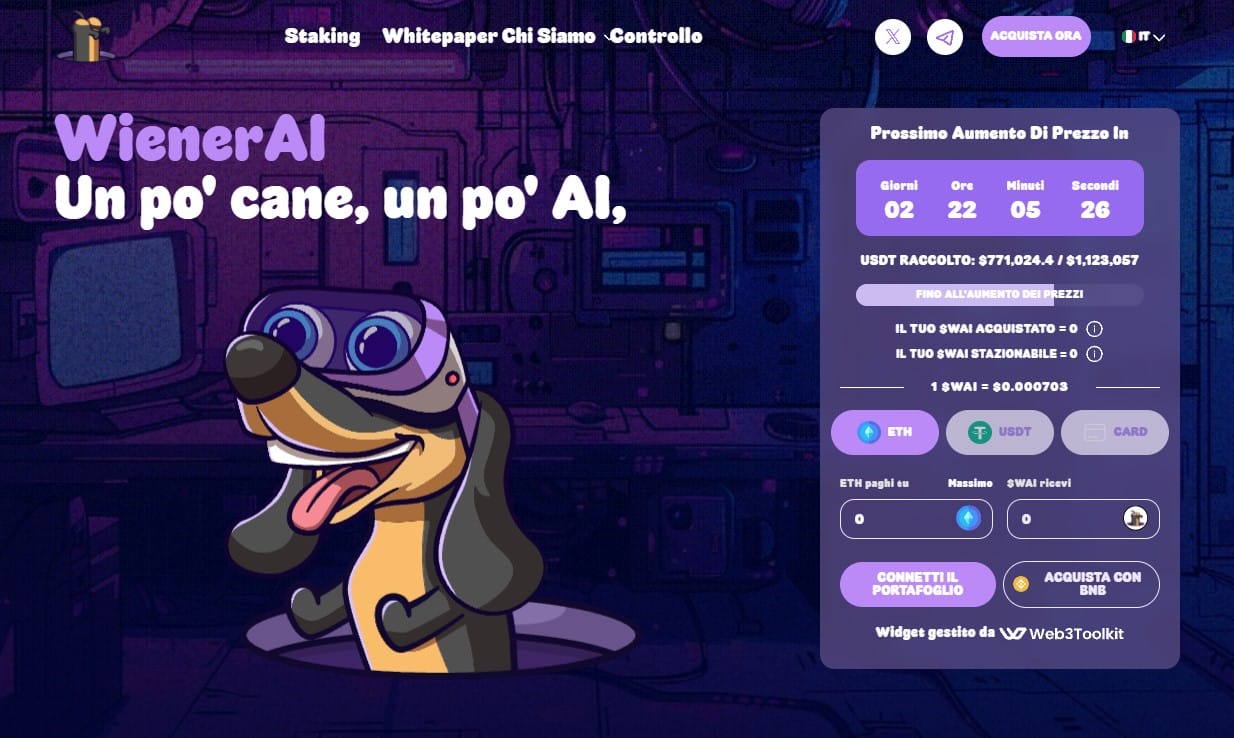1234x738 pixels.
Task: Open the Web3Toolkit link
Action: pos(1062,634)
